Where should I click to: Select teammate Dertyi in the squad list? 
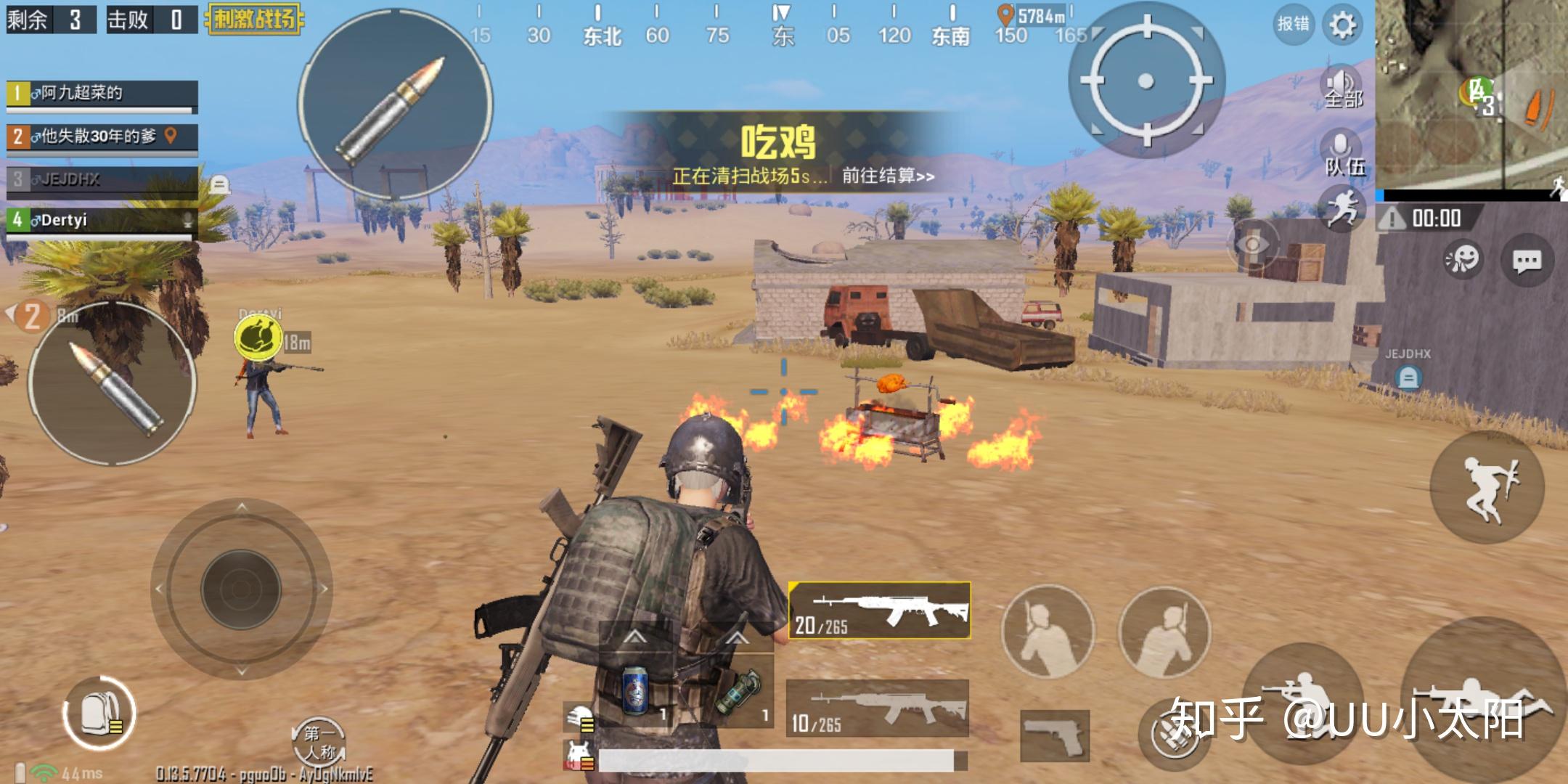tap(102, 220)
